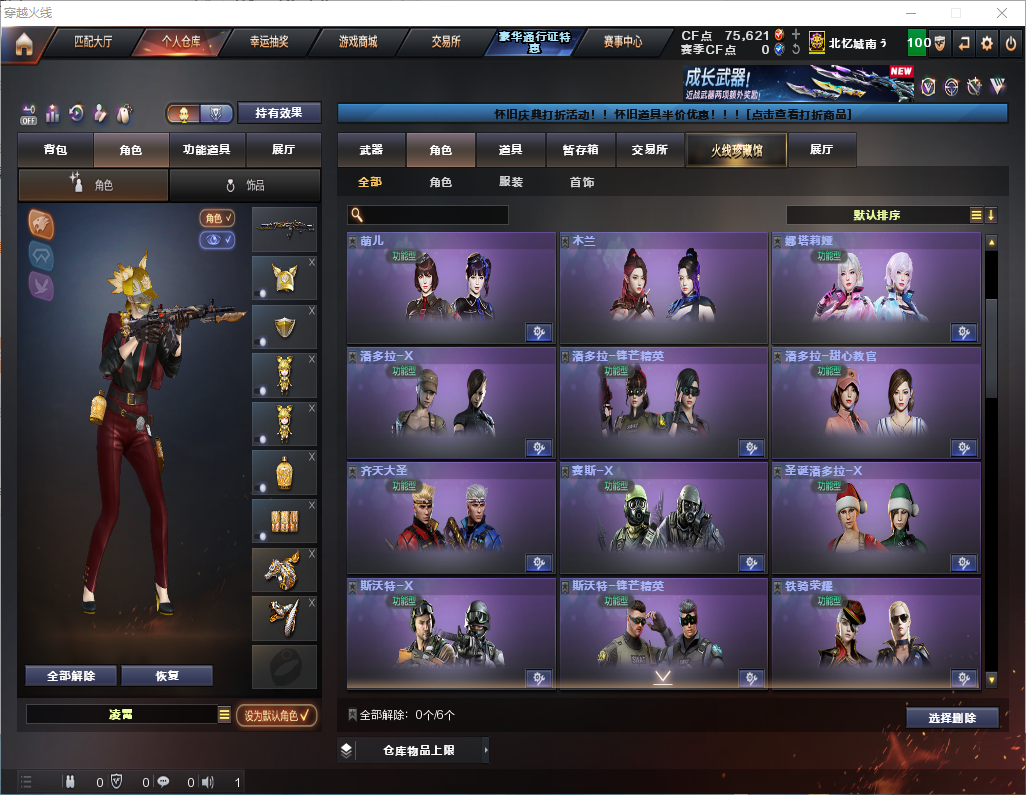Choose the 娜塔莉娅 character card

click(875, 288)
